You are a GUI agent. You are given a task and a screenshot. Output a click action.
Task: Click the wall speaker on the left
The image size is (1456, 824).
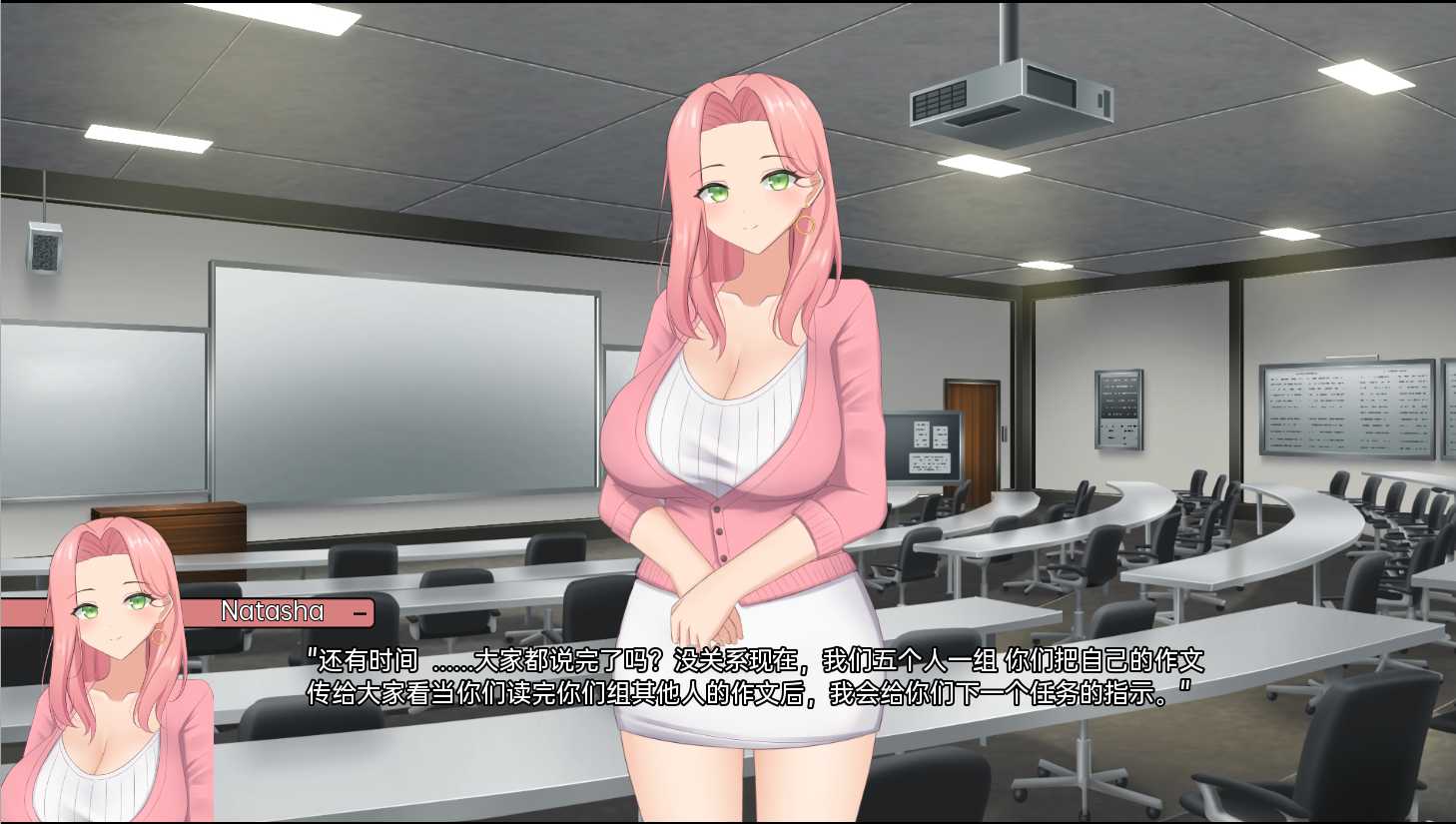coord(45,248)
